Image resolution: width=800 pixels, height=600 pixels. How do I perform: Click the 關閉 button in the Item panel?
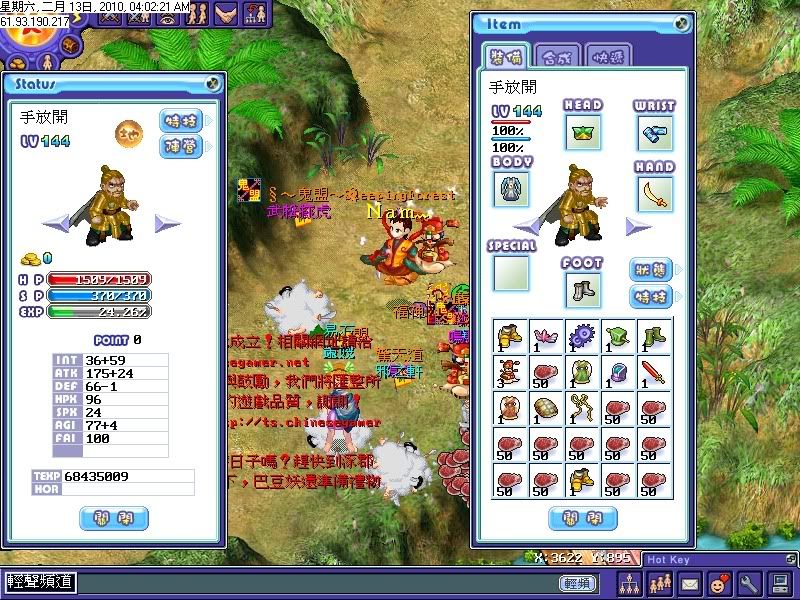582,518
